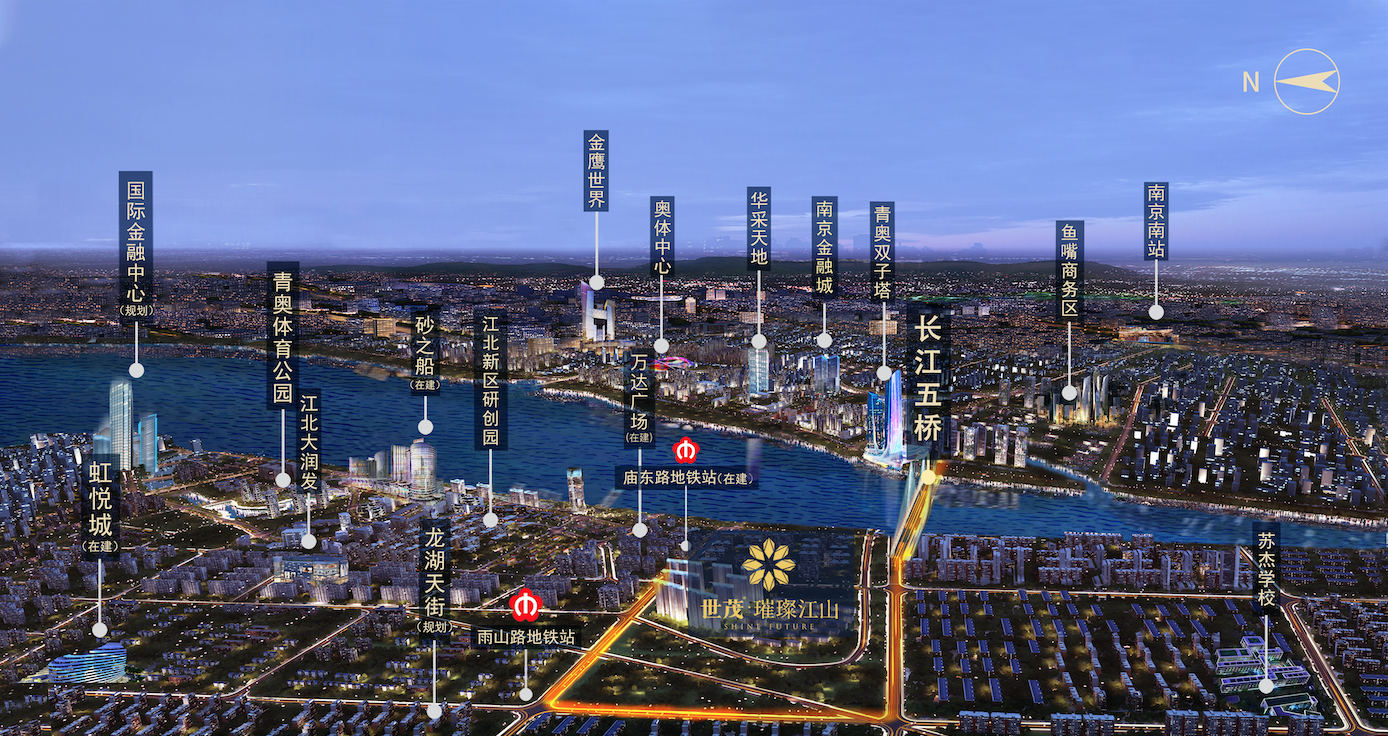The height and width of the screenshot is (736, 1388).
Task: Open the 华采天地 location label
Action: point(758,228)
